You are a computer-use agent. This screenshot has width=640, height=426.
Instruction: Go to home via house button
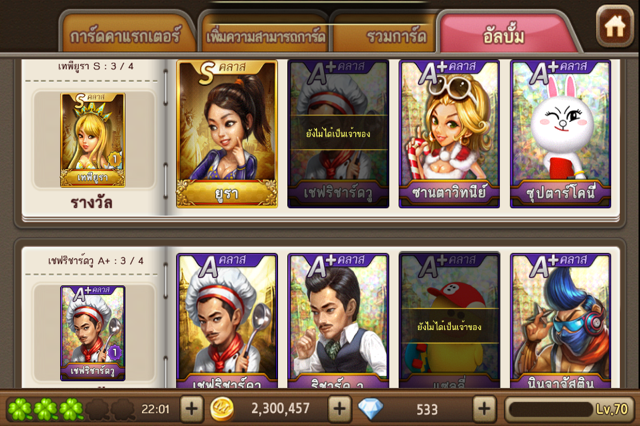click(611, 26)
